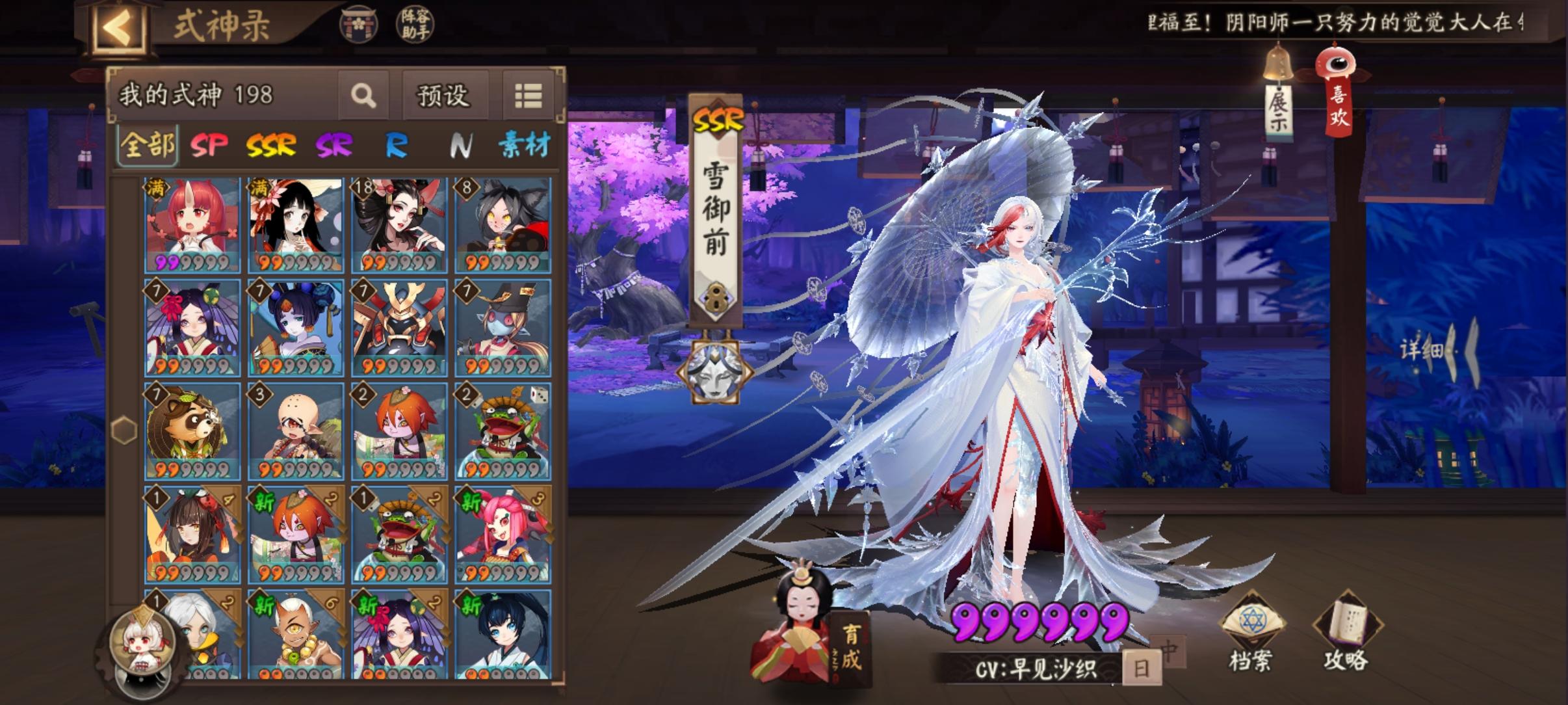Switch to the SSR rarity tab

pyautogui.click(x=270, y=147)
